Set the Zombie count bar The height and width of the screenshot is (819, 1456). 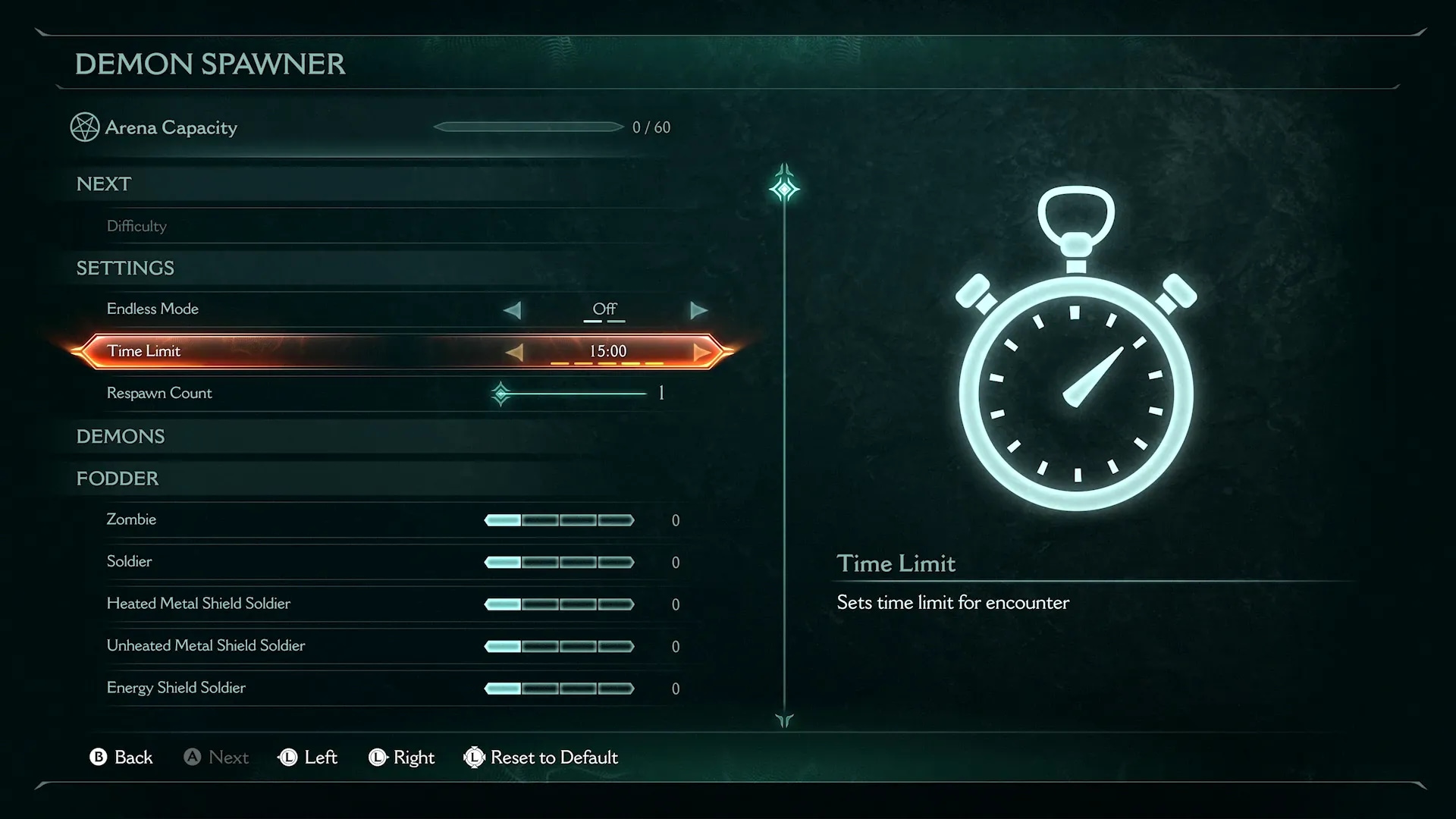tap(559, 520)
